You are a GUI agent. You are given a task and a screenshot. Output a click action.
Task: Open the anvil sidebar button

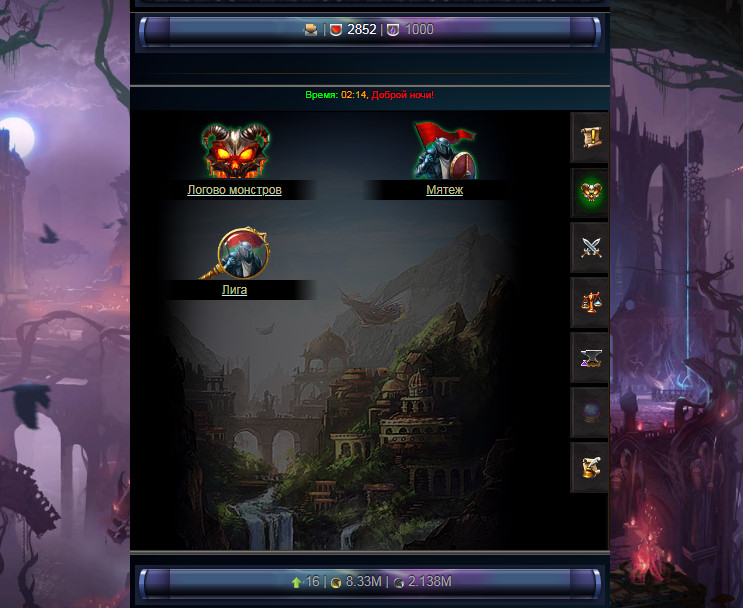click(589, 357)
